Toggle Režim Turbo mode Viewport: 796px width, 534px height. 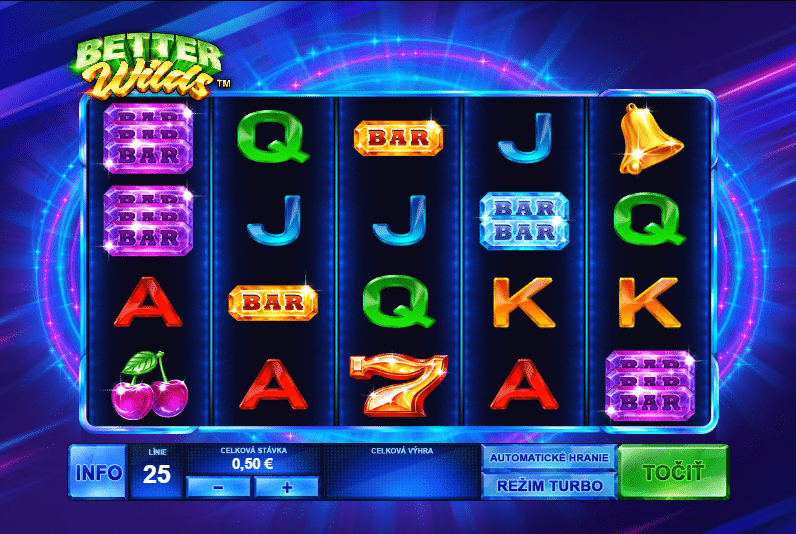click(548, 486)
